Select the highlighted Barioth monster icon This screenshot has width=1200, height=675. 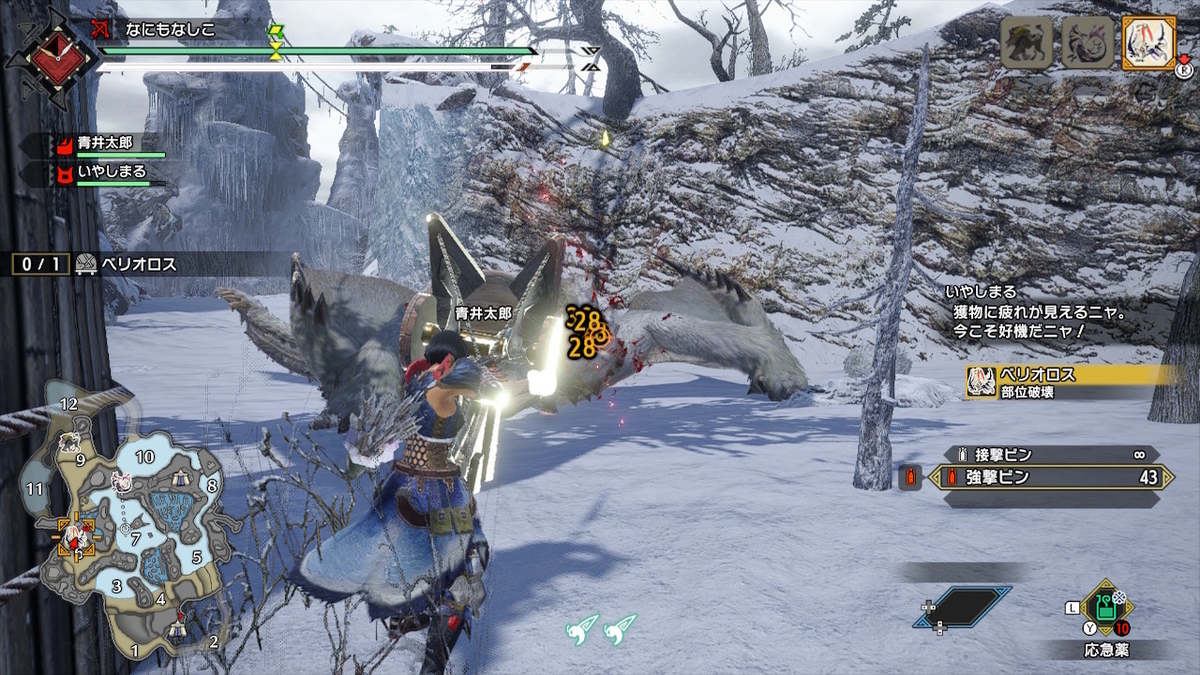[1147, 44]
